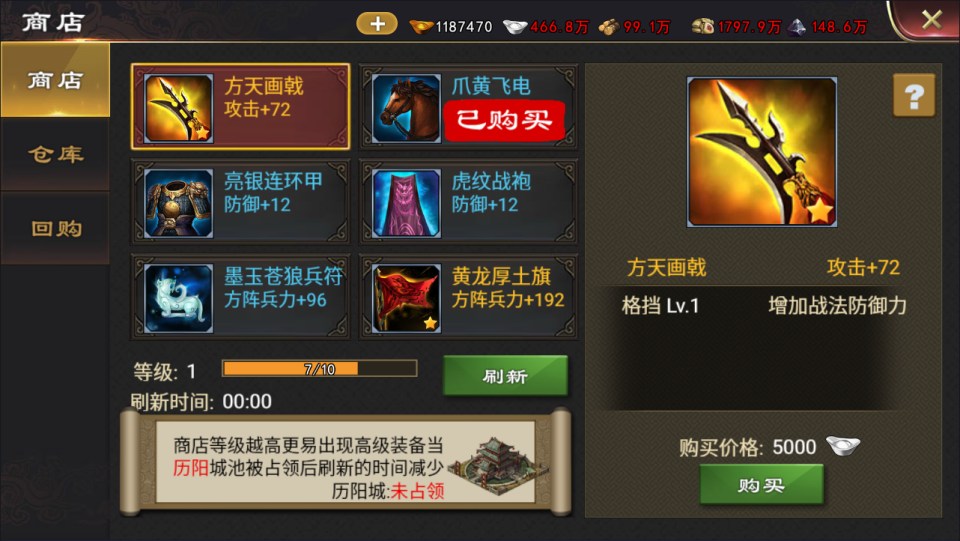Select the 墨玉苍狼兵符 talisman item
Screen dimensions: 960x541
240,296
